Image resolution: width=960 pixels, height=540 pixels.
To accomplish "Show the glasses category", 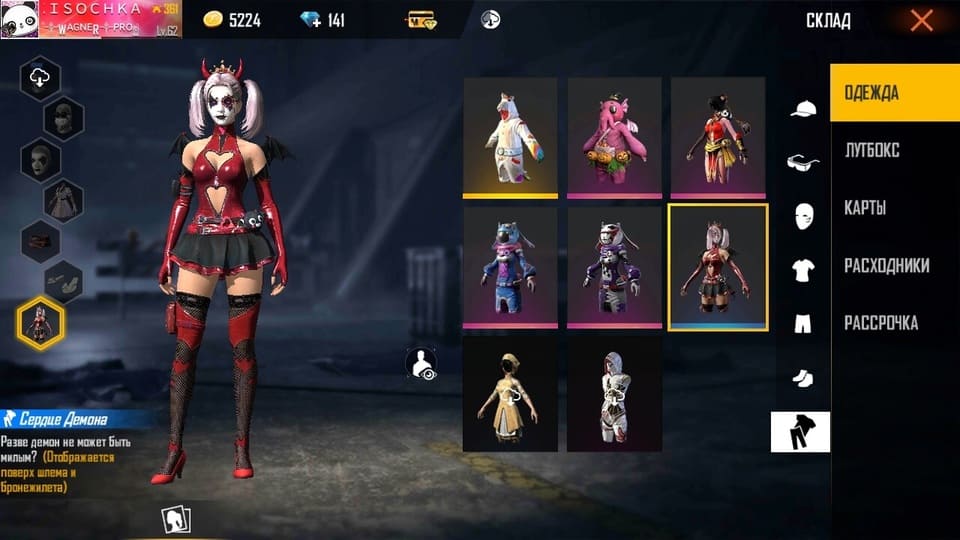I will pyautogui.click(x=803, y=163).
